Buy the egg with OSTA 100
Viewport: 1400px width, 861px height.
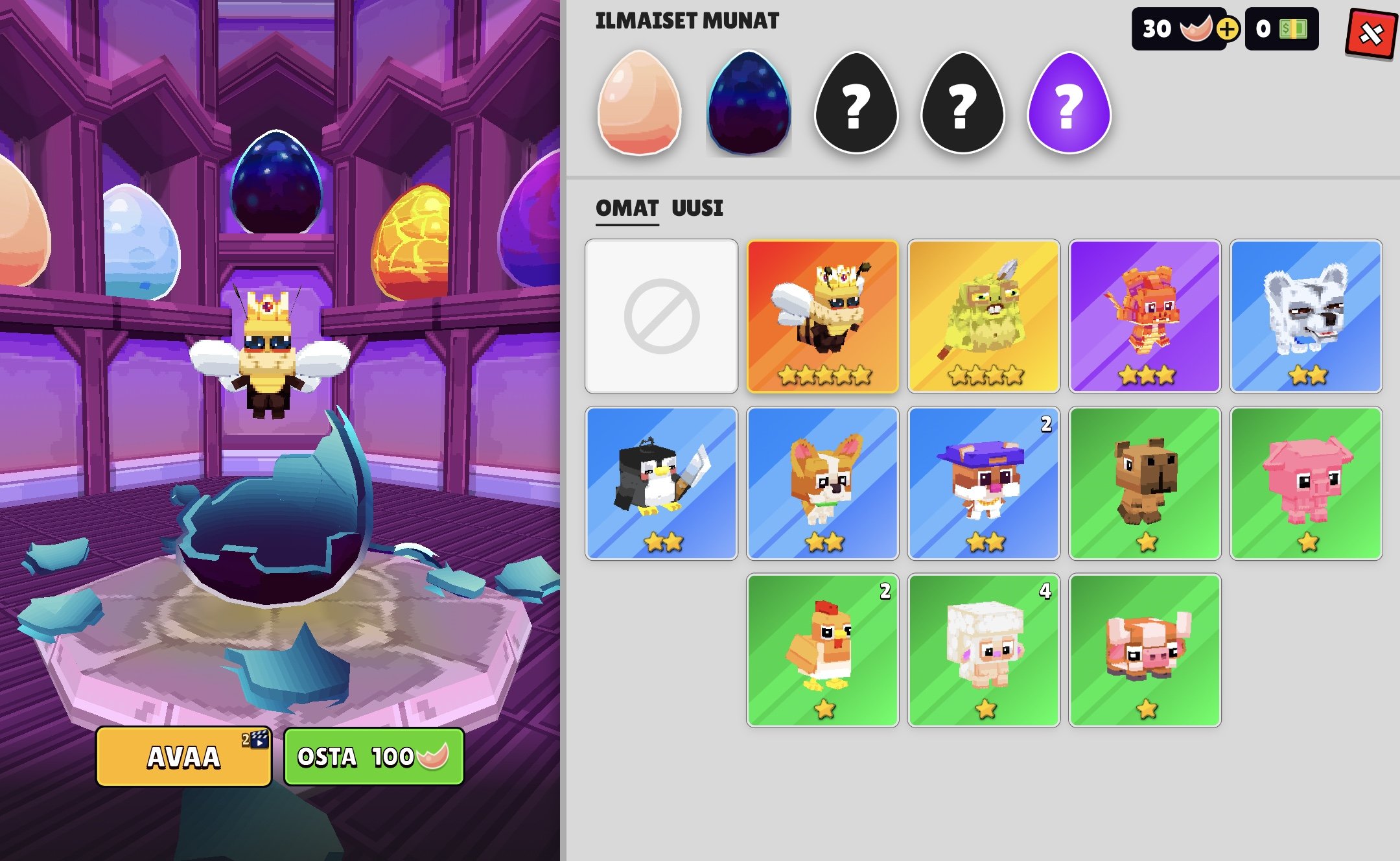coord(373,757)
